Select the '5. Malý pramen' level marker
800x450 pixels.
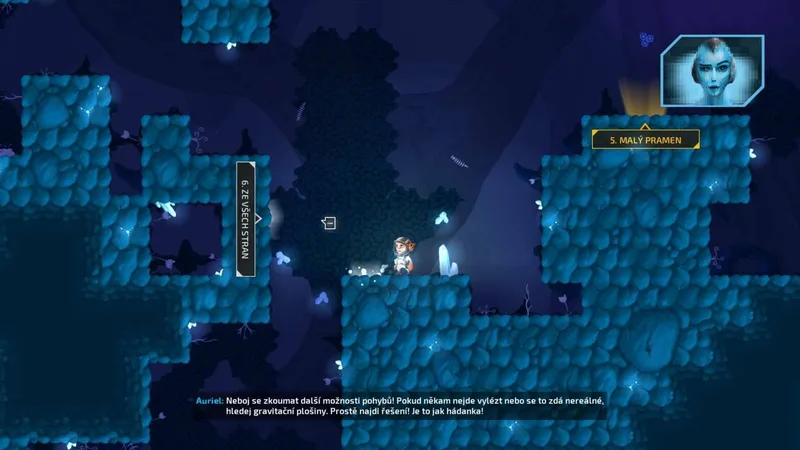coord(645,140)
